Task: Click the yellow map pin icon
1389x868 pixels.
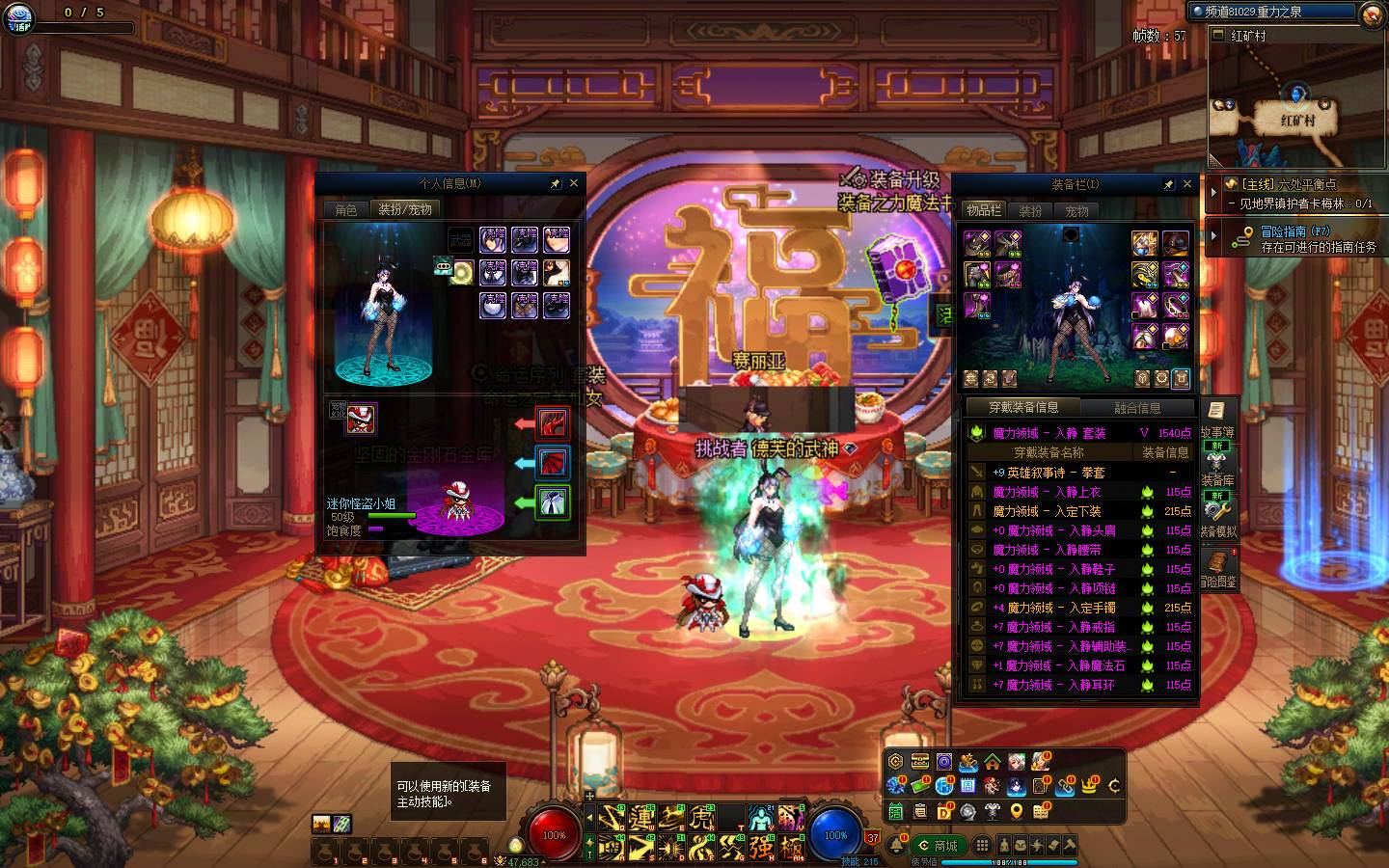Action: (1017, 812)
